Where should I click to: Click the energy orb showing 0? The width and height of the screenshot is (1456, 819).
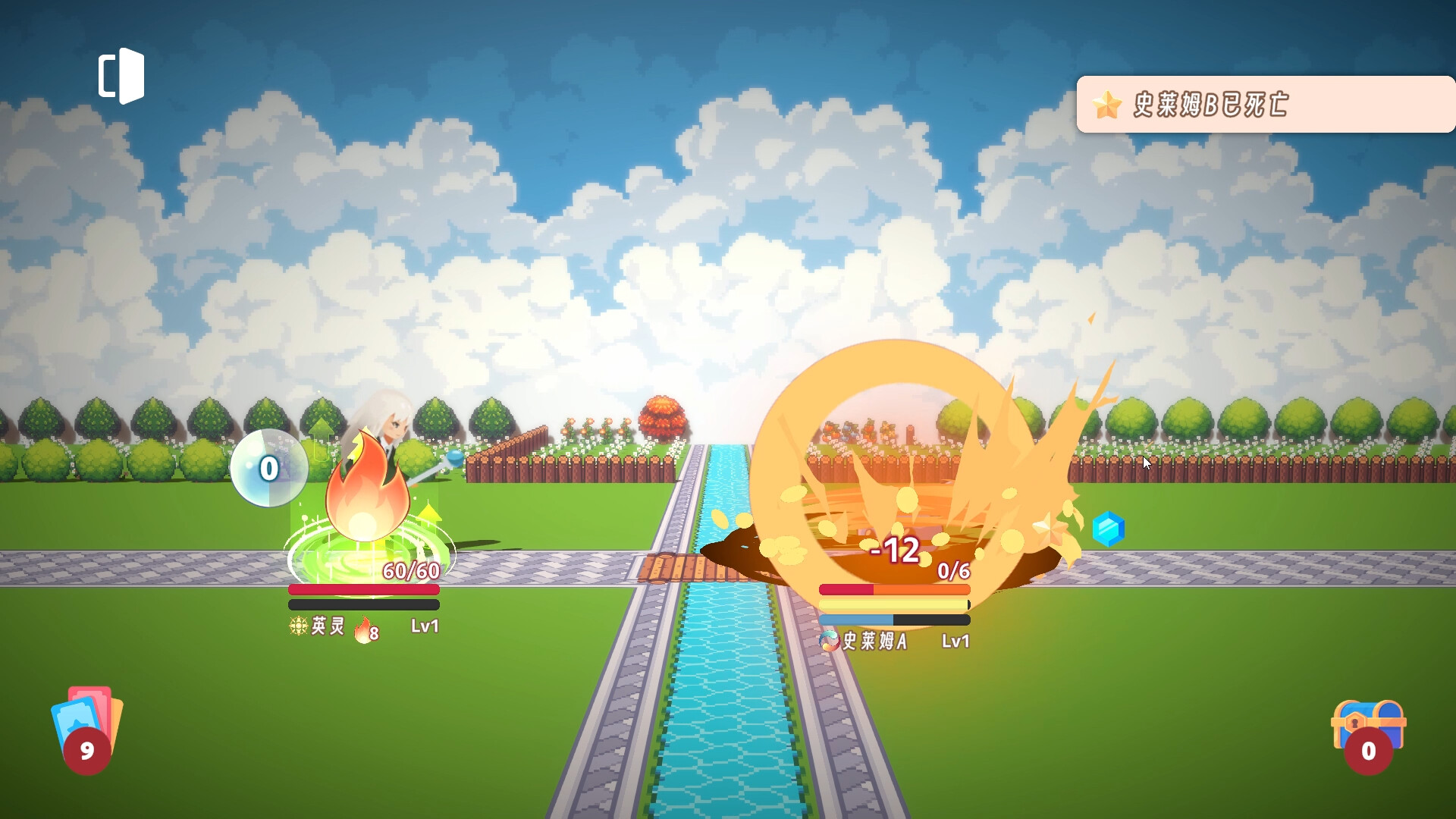tap(268, 469)
